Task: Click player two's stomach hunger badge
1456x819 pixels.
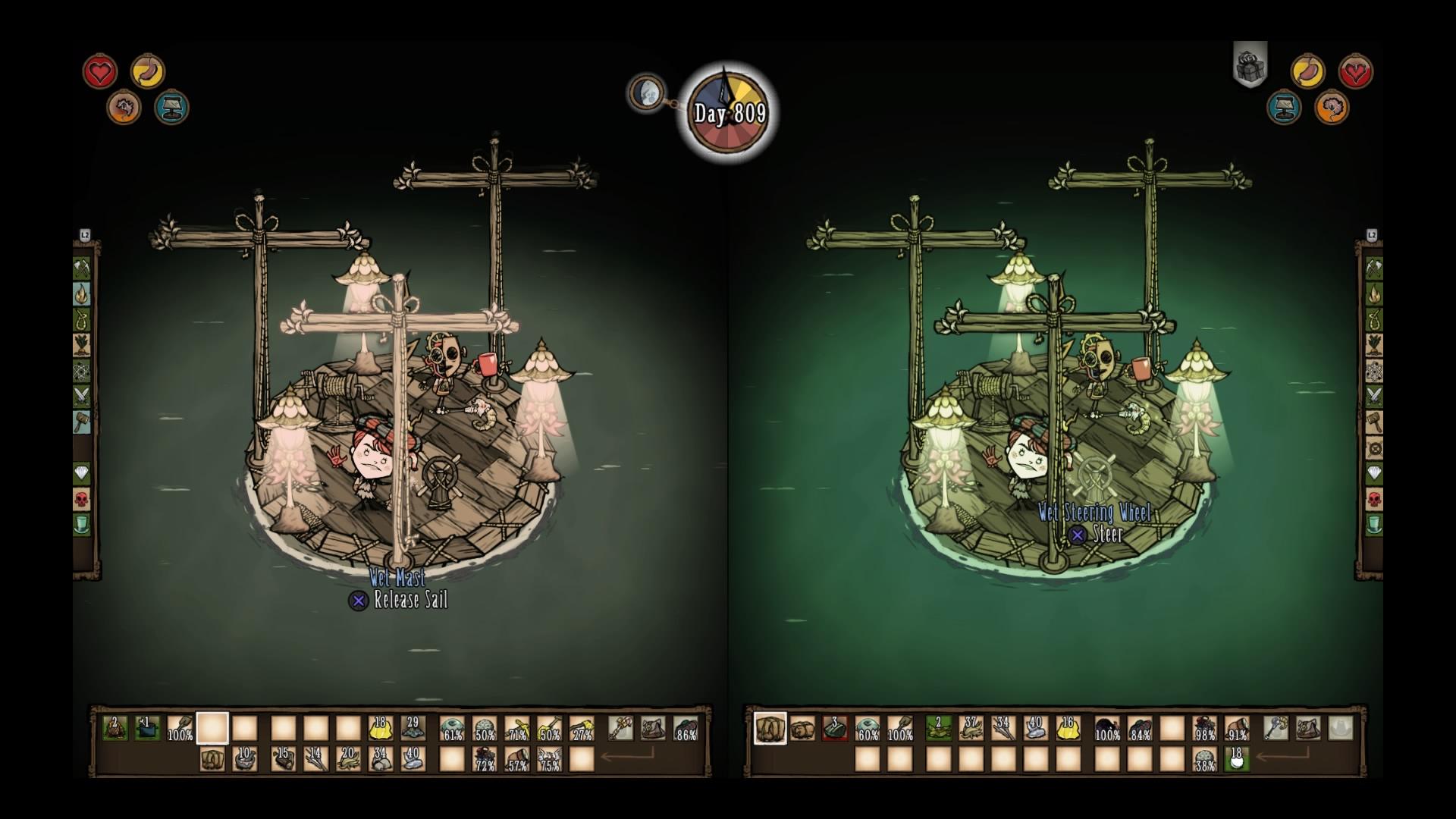Action: pos(1307,69)
